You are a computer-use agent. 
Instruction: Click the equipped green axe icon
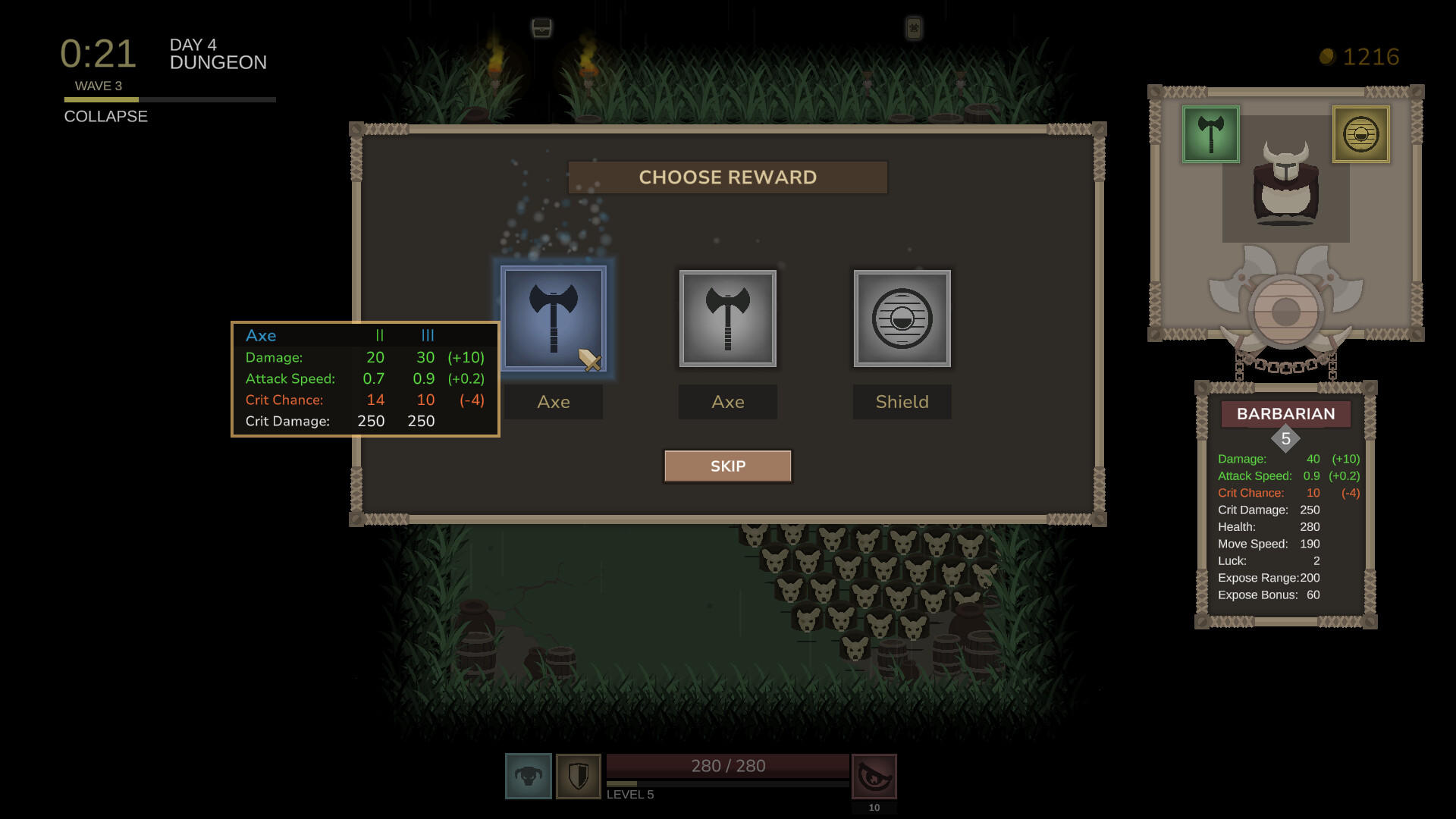point(1210,135)
